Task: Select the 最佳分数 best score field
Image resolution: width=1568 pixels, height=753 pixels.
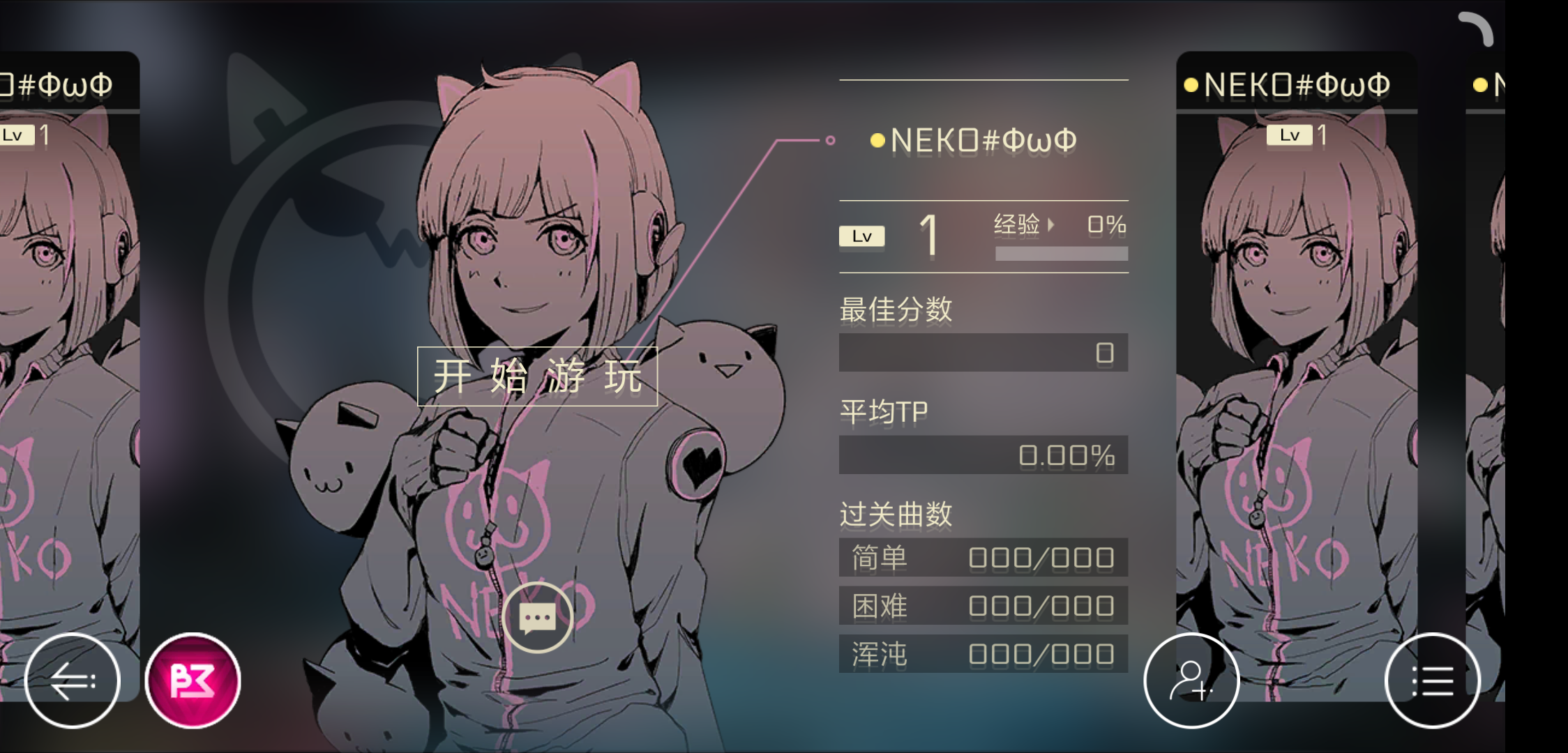Action: coord(983,352)
